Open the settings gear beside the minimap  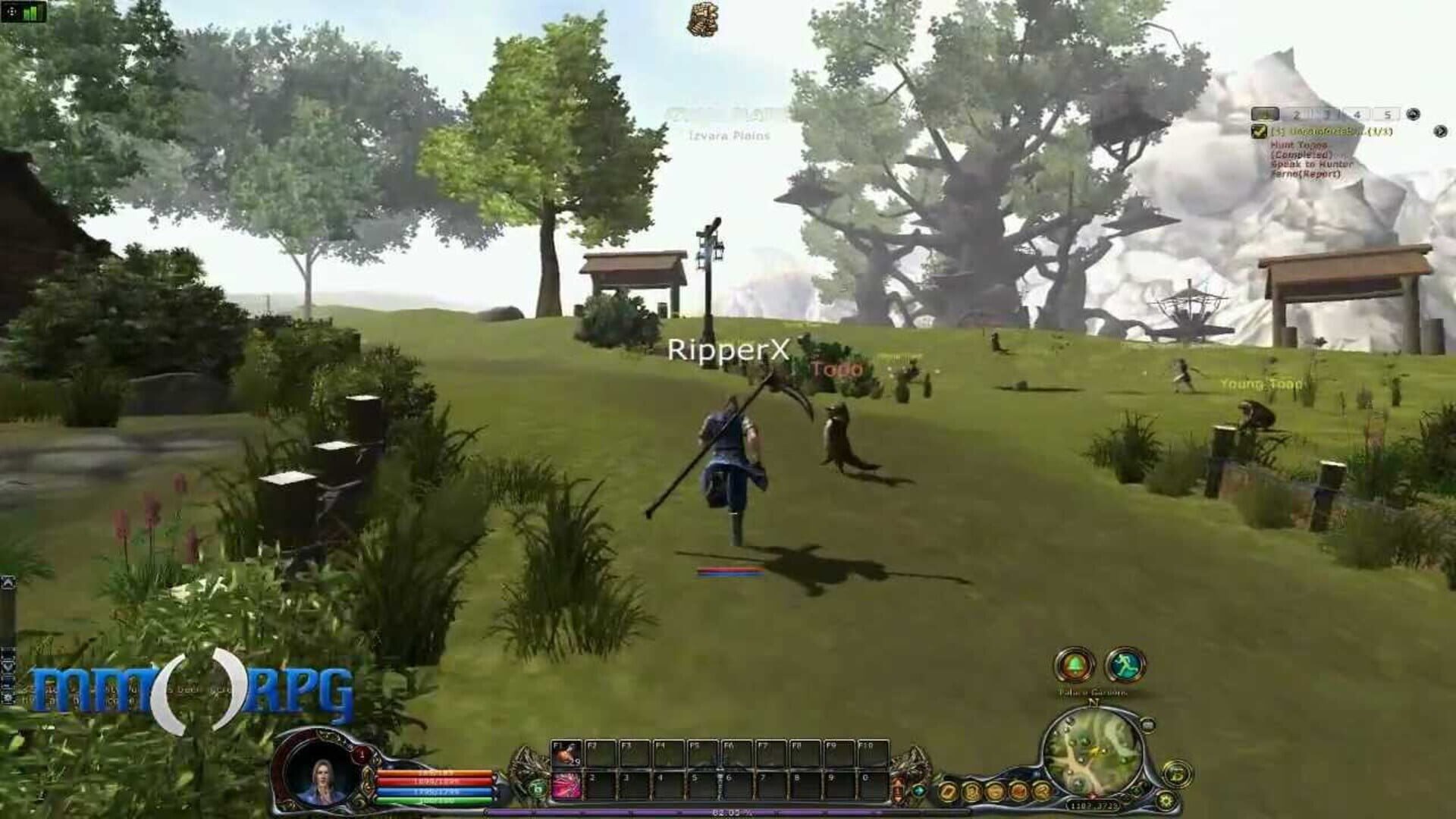point(1166,800)
